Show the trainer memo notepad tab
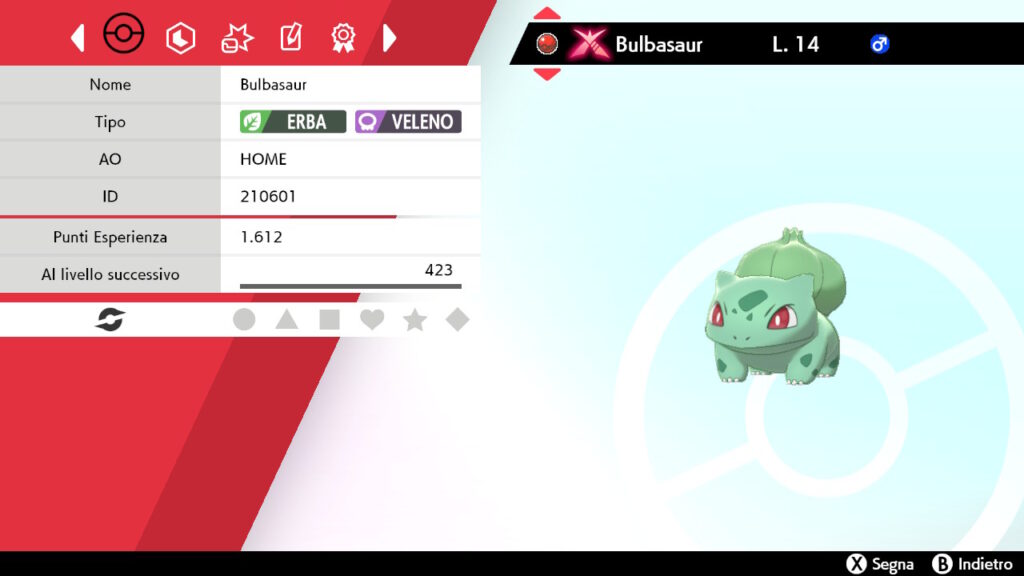This screenshot has height=576, width=1024. click(290, 38)
